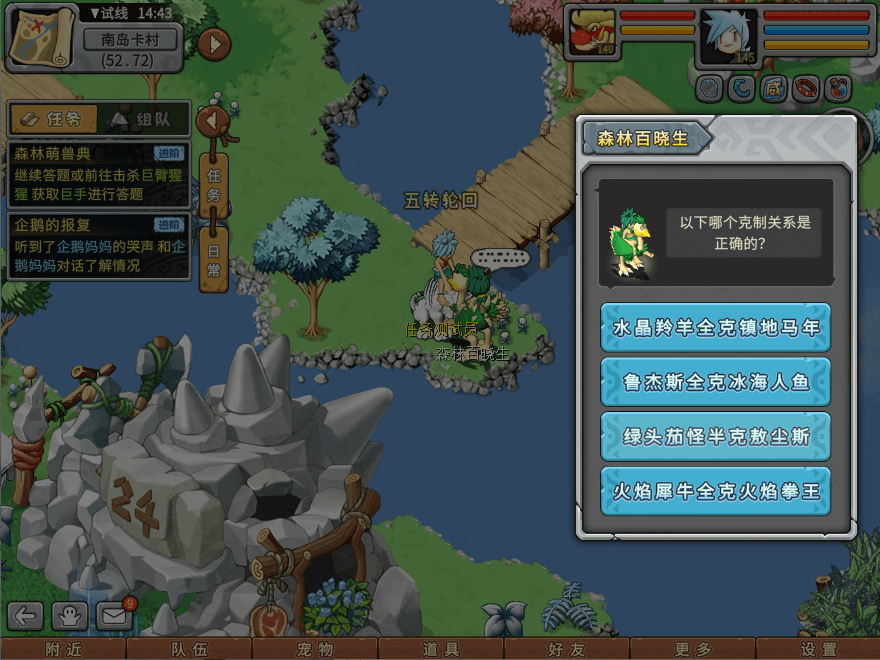The height and width of the screenshot is (660, 880).
Task: Select the 任务 quest tab
Action: (54, 119)
